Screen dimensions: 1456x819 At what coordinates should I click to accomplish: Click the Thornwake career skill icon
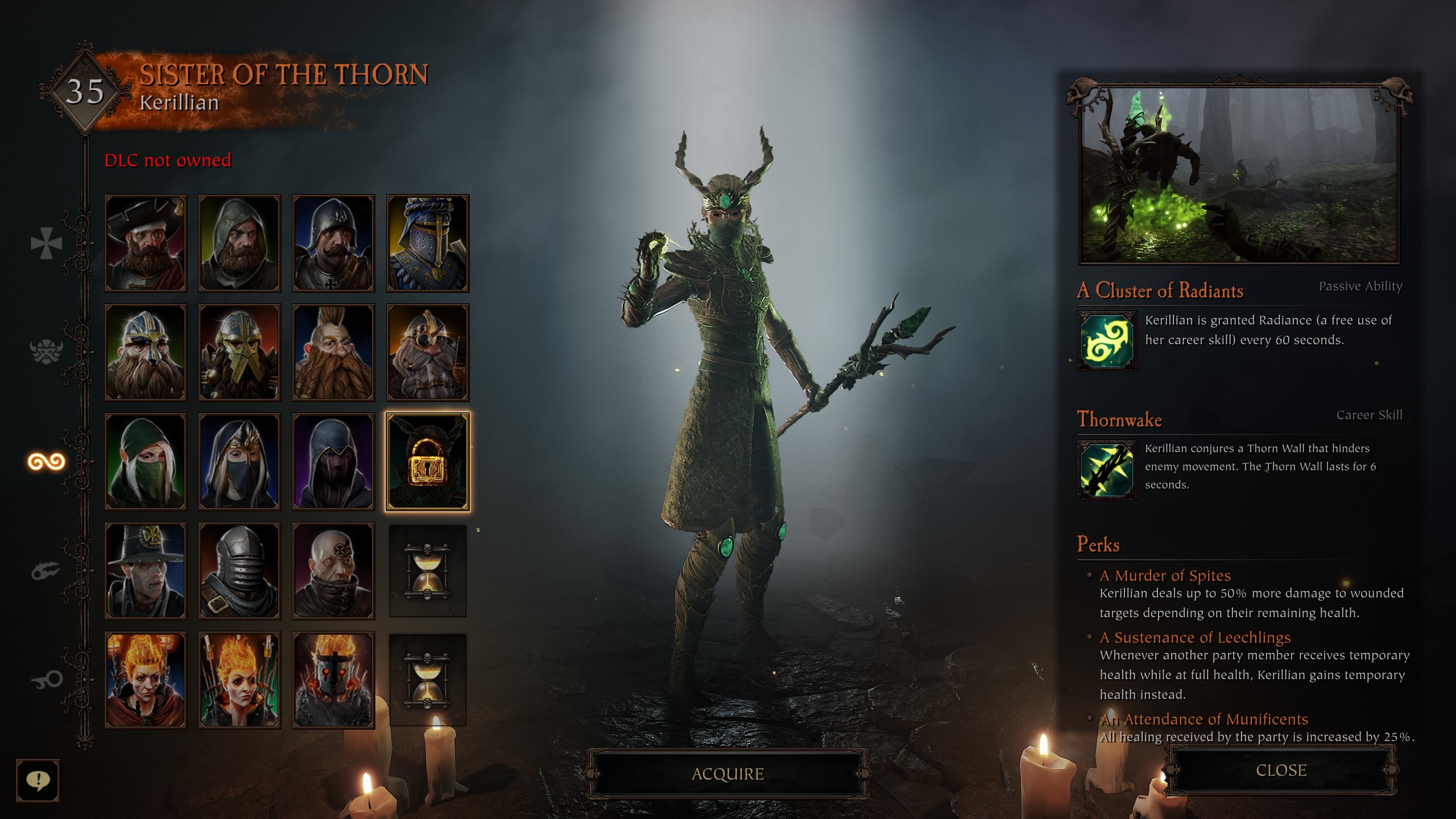[1107, 470]
